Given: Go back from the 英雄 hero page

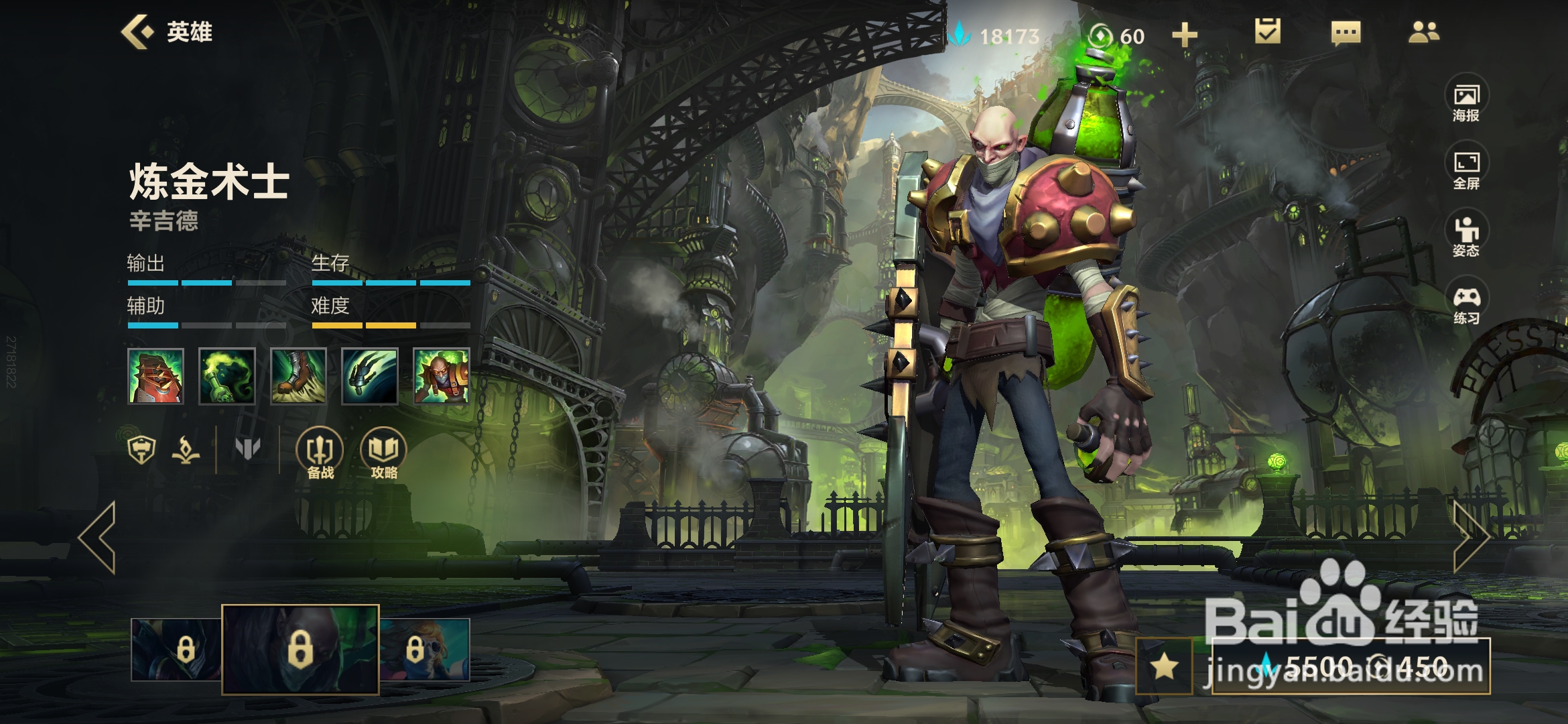Looking at the screenshot, I should click(137, 32).
